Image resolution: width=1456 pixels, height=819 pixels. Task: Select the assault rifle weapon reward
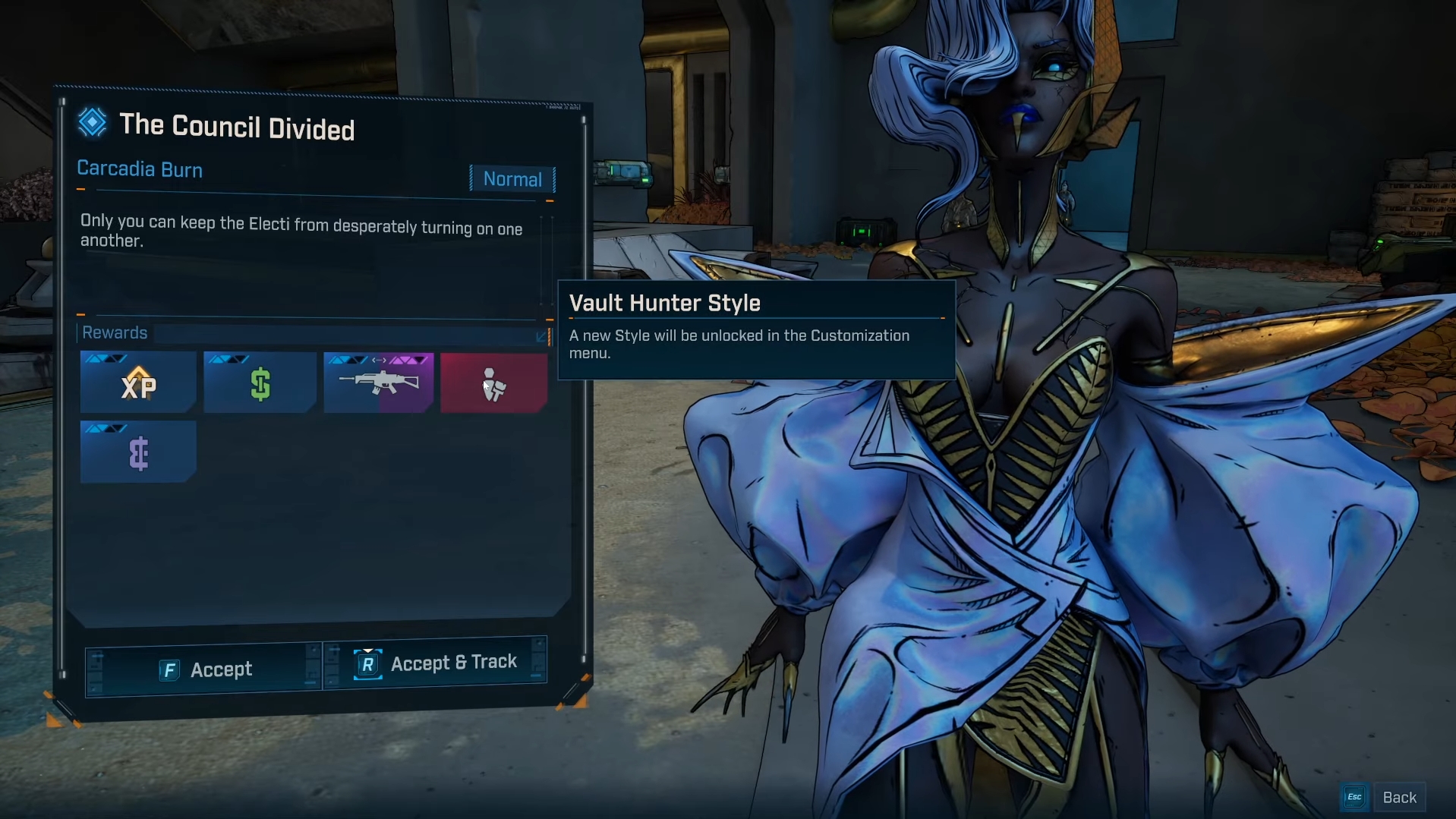pos(378,383)
